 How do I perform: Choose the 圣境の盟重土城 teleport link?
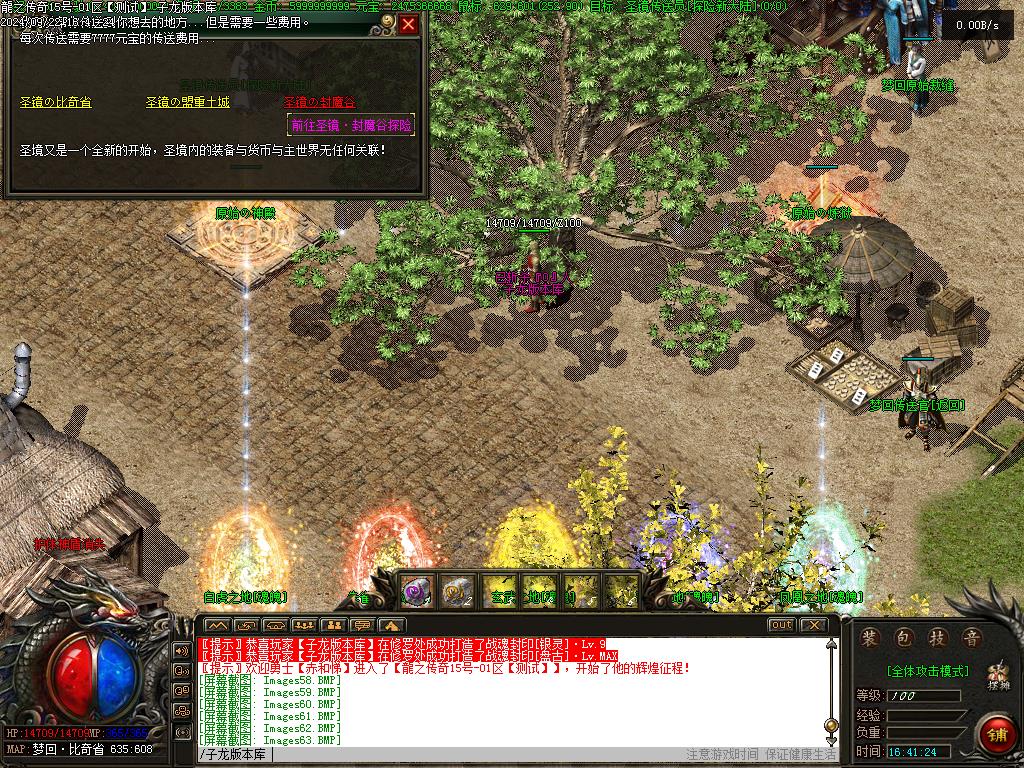[187, 102]
